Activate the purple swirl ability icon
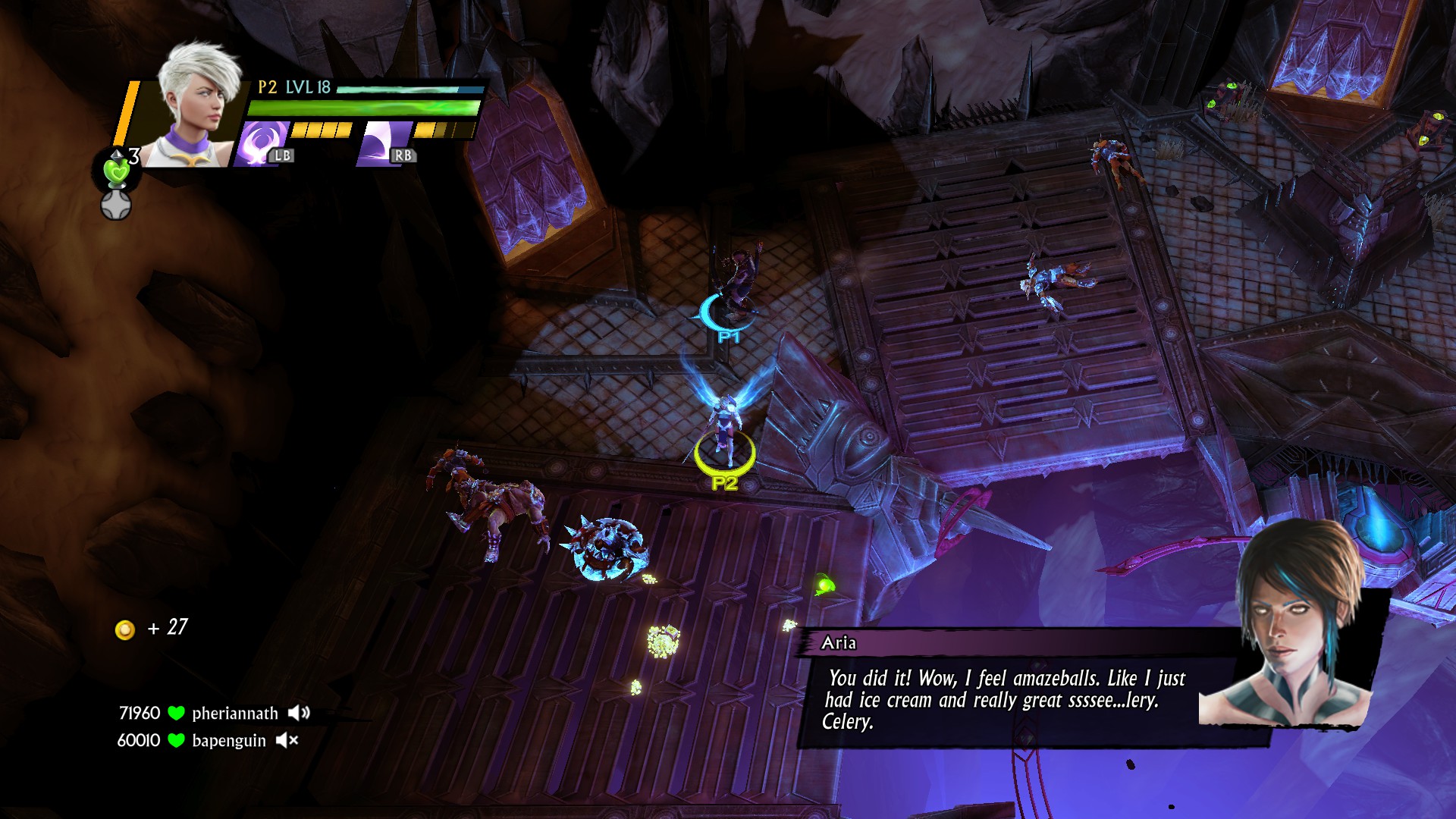 (x=260, y=143)
